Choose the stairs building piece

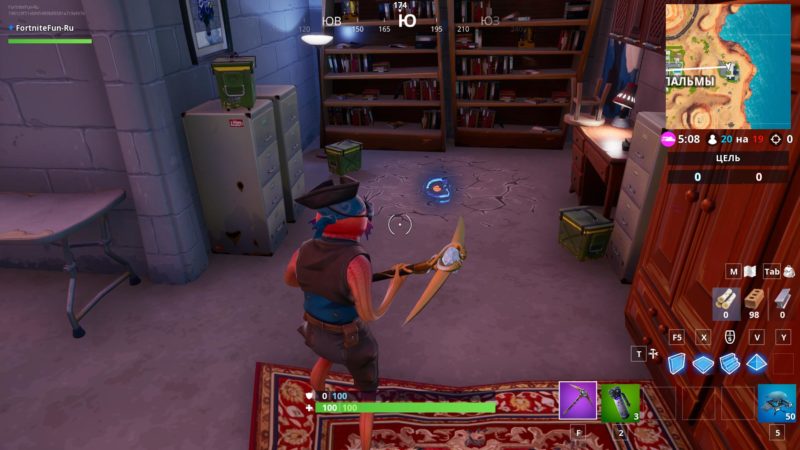click(730, 363)
